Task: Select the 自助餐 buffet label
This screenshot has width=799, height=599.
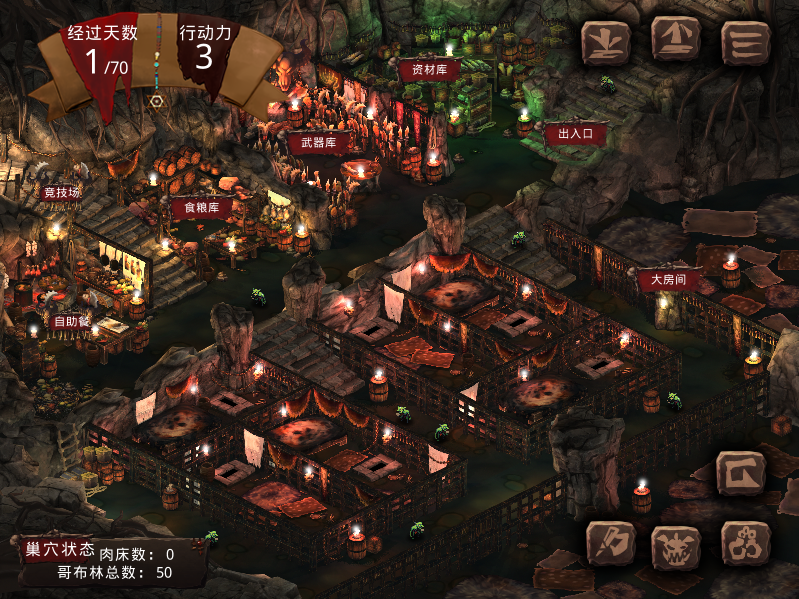Action: click(73, 321)
